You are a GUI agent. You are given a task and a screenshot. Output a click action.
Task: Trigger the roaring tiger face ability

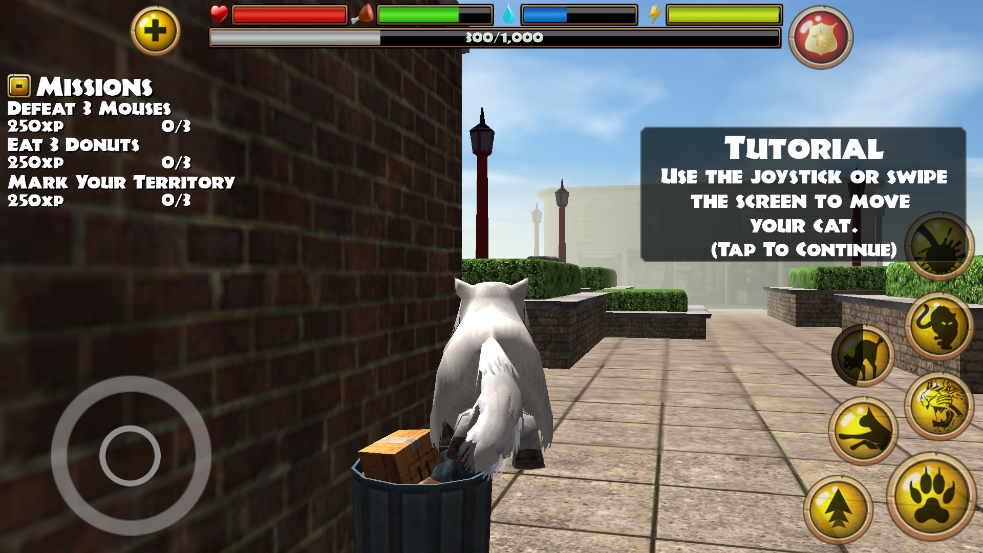point(939,406)
